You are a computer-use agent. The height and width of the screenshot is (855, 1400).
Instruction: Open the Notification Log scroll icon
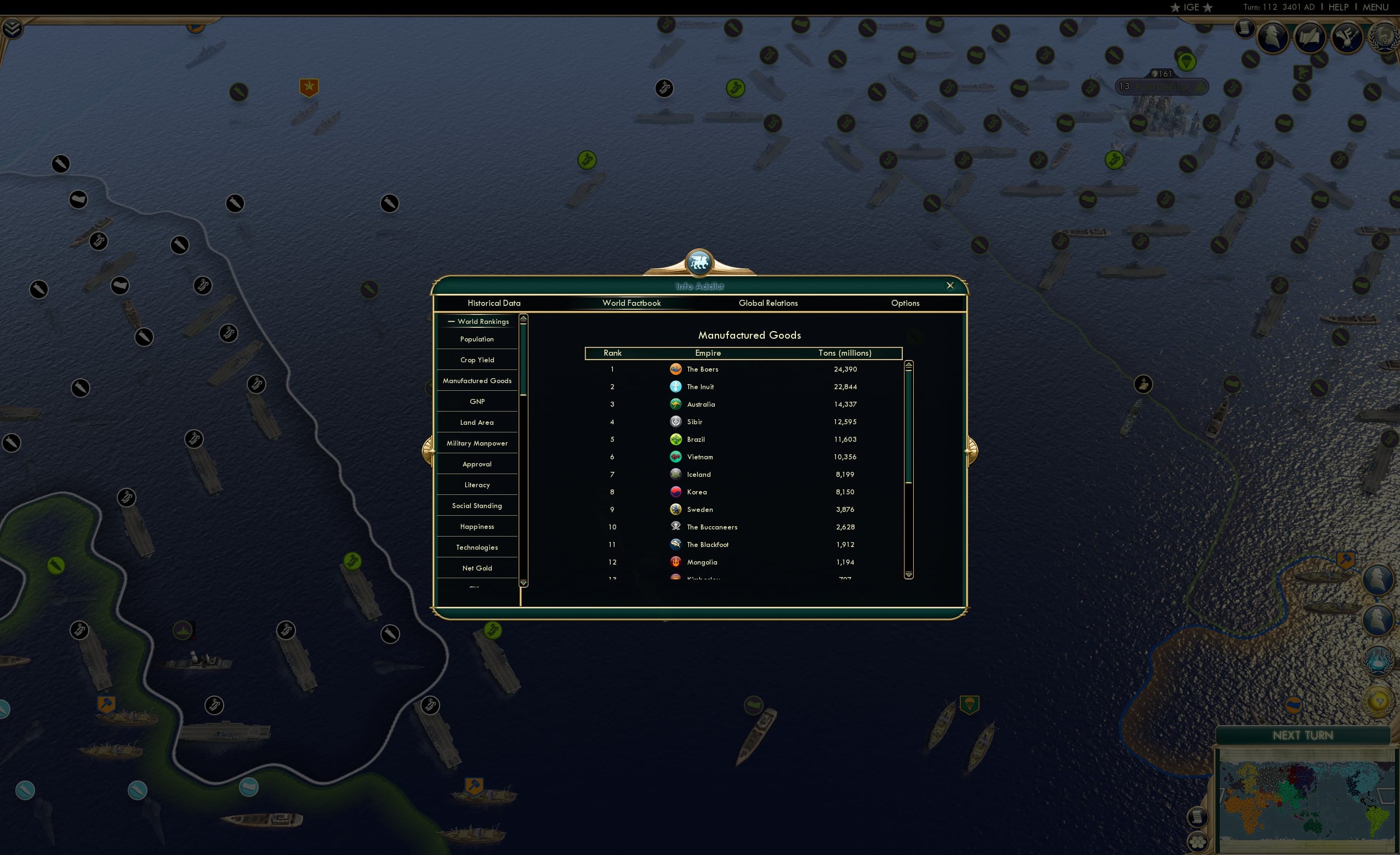point(1244,30)
